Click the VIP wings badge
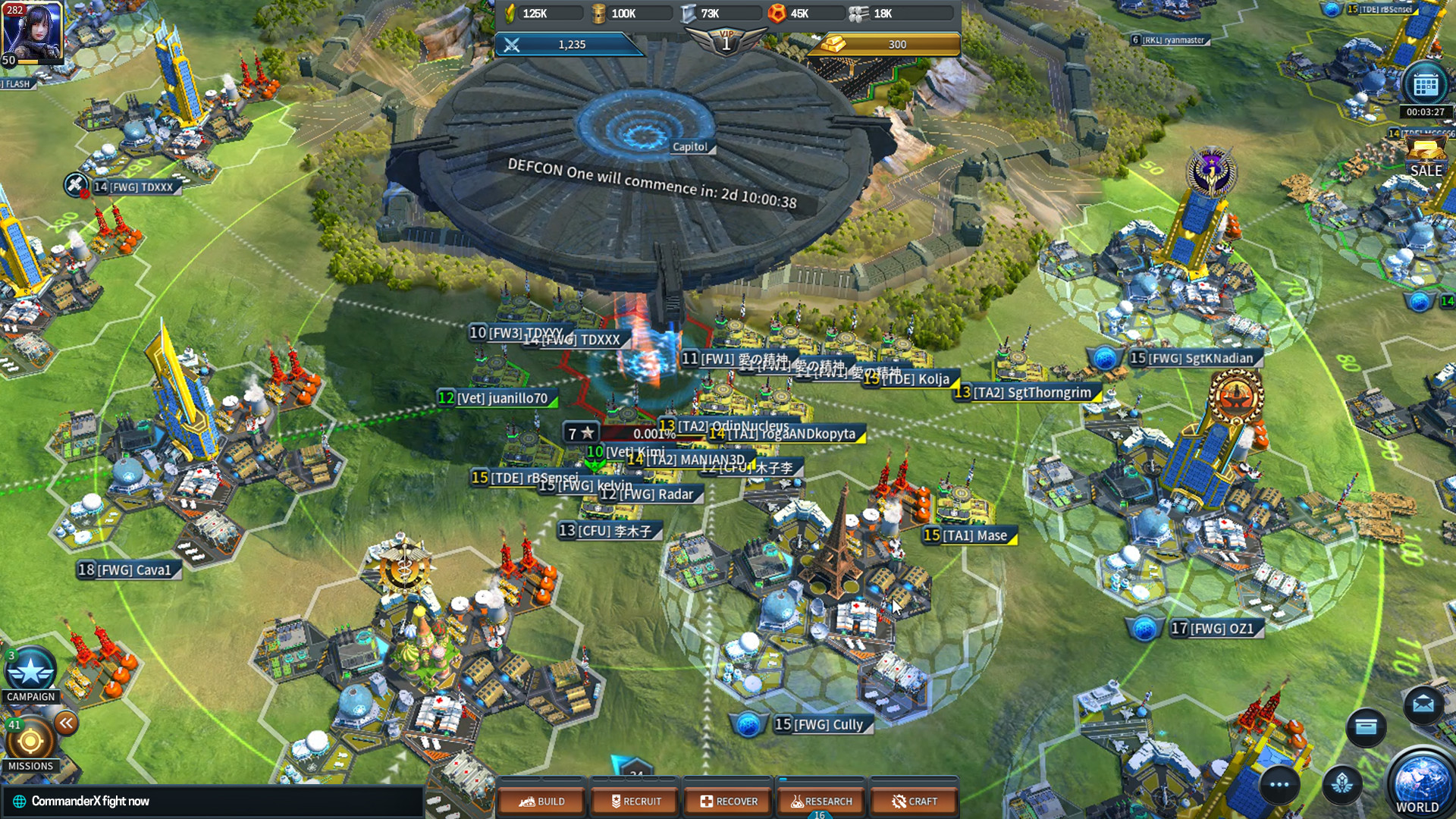This screenshot has height=819, width=1456. 726,39
